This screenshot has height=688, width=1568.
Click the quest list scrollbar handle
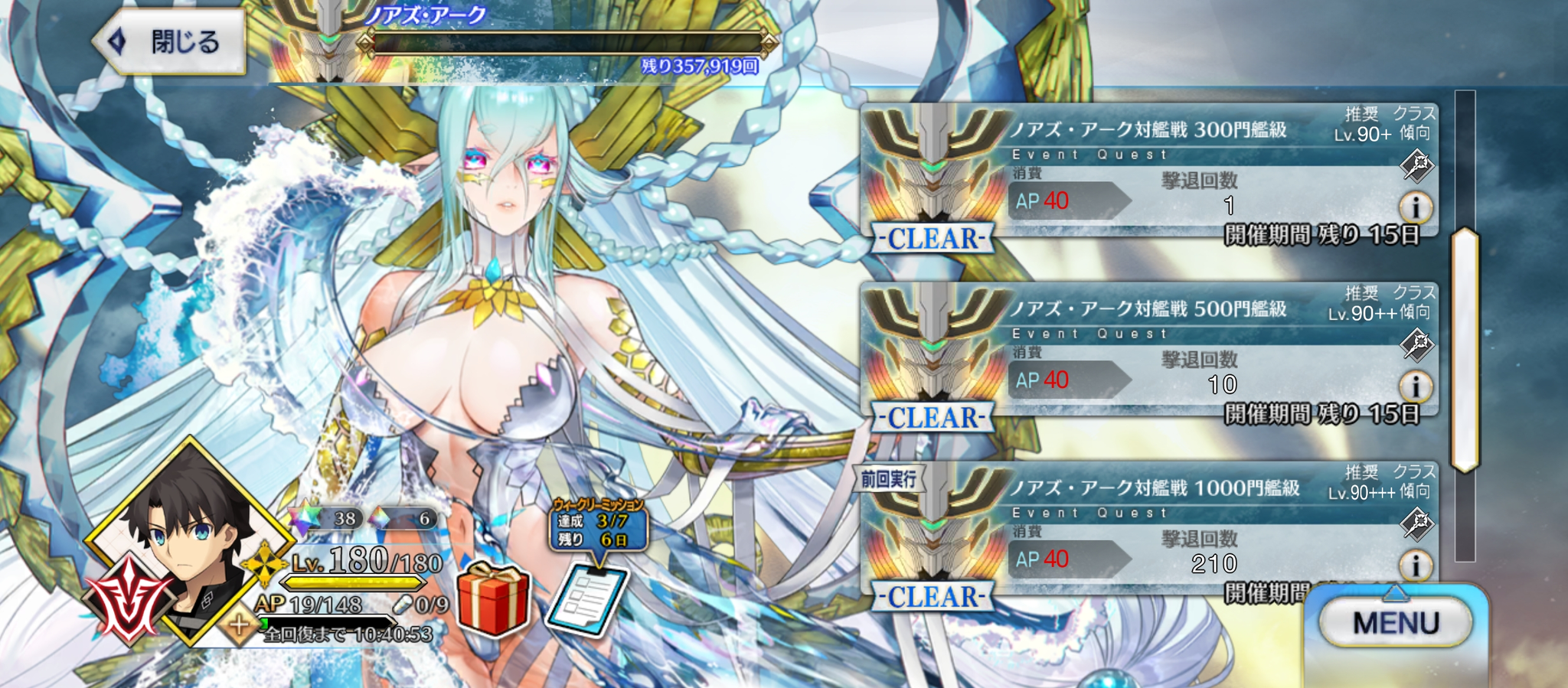click(x=1465, y=348)
